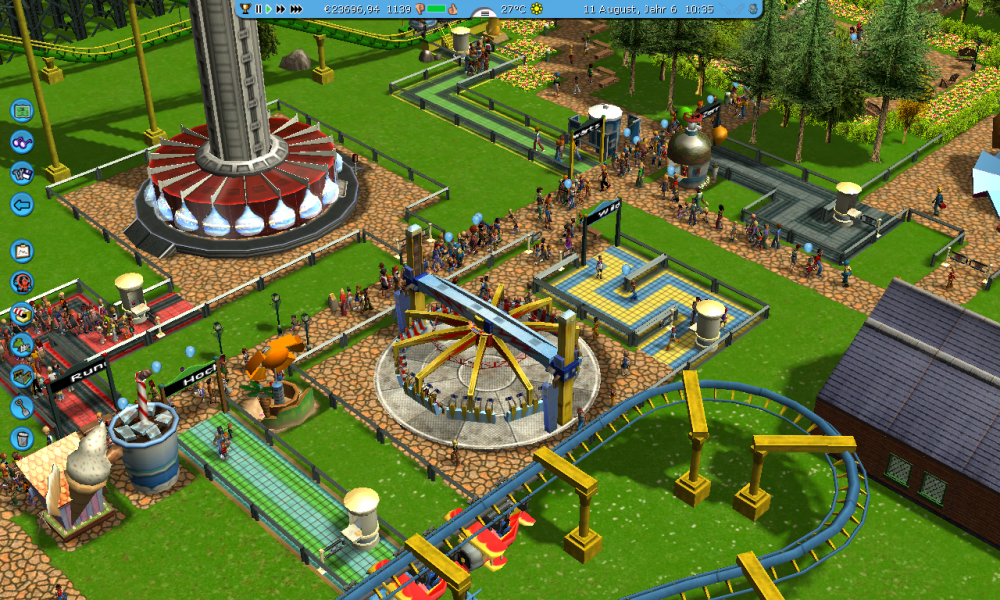Open finances via the money amount
This screenshot has height=600, width=1000.
353,9
